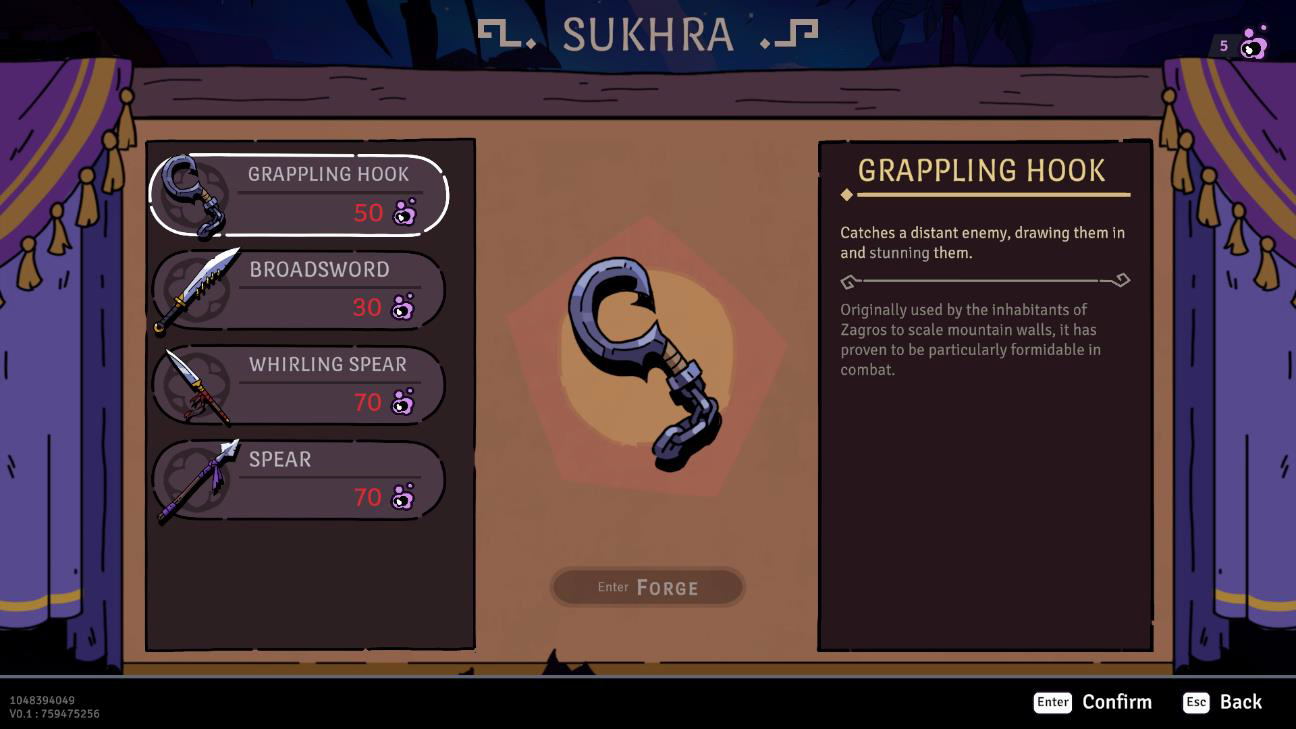Image resolution: width=1296 pixels, height=729 pixels.
Task: Click the Forge button
Action: [x=648, y=587]
